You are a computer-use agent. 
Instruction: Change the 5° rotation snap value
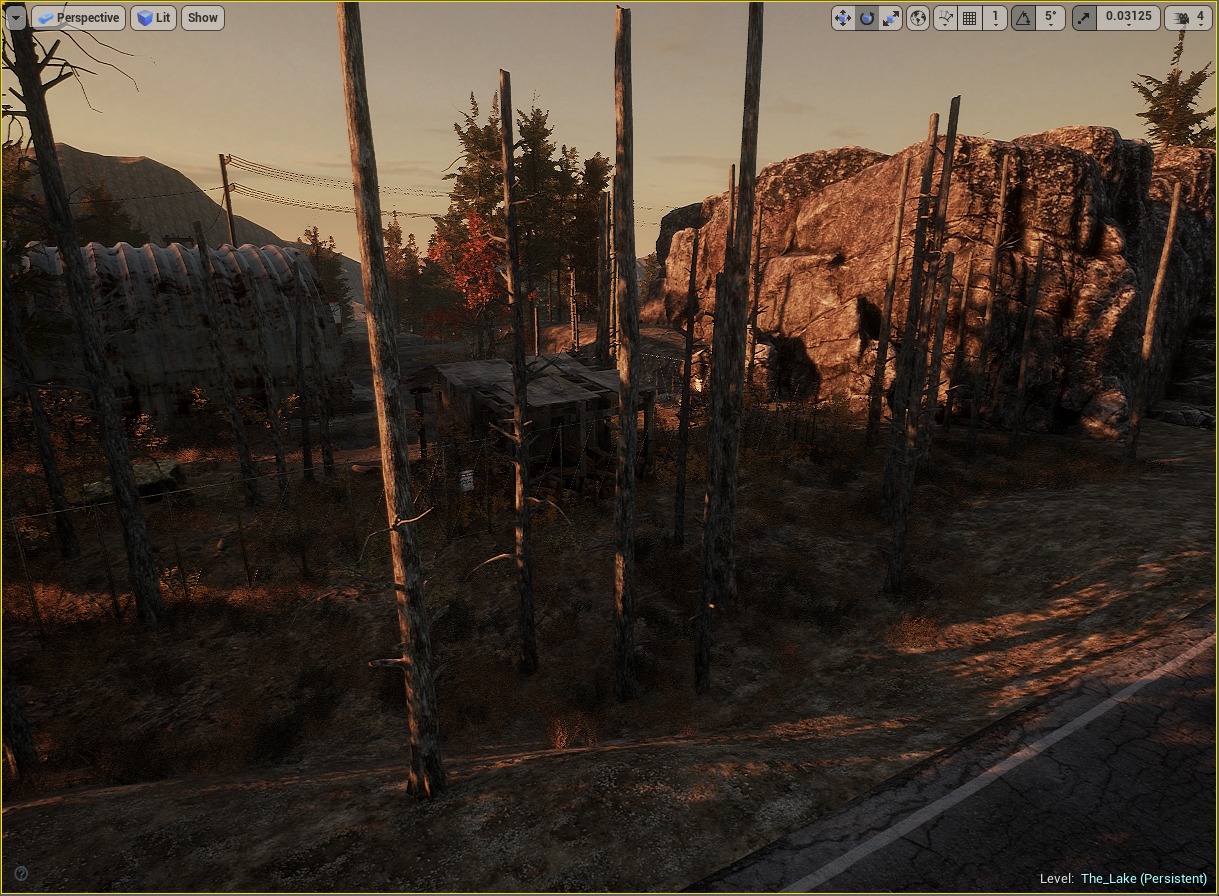[1050, 18]
